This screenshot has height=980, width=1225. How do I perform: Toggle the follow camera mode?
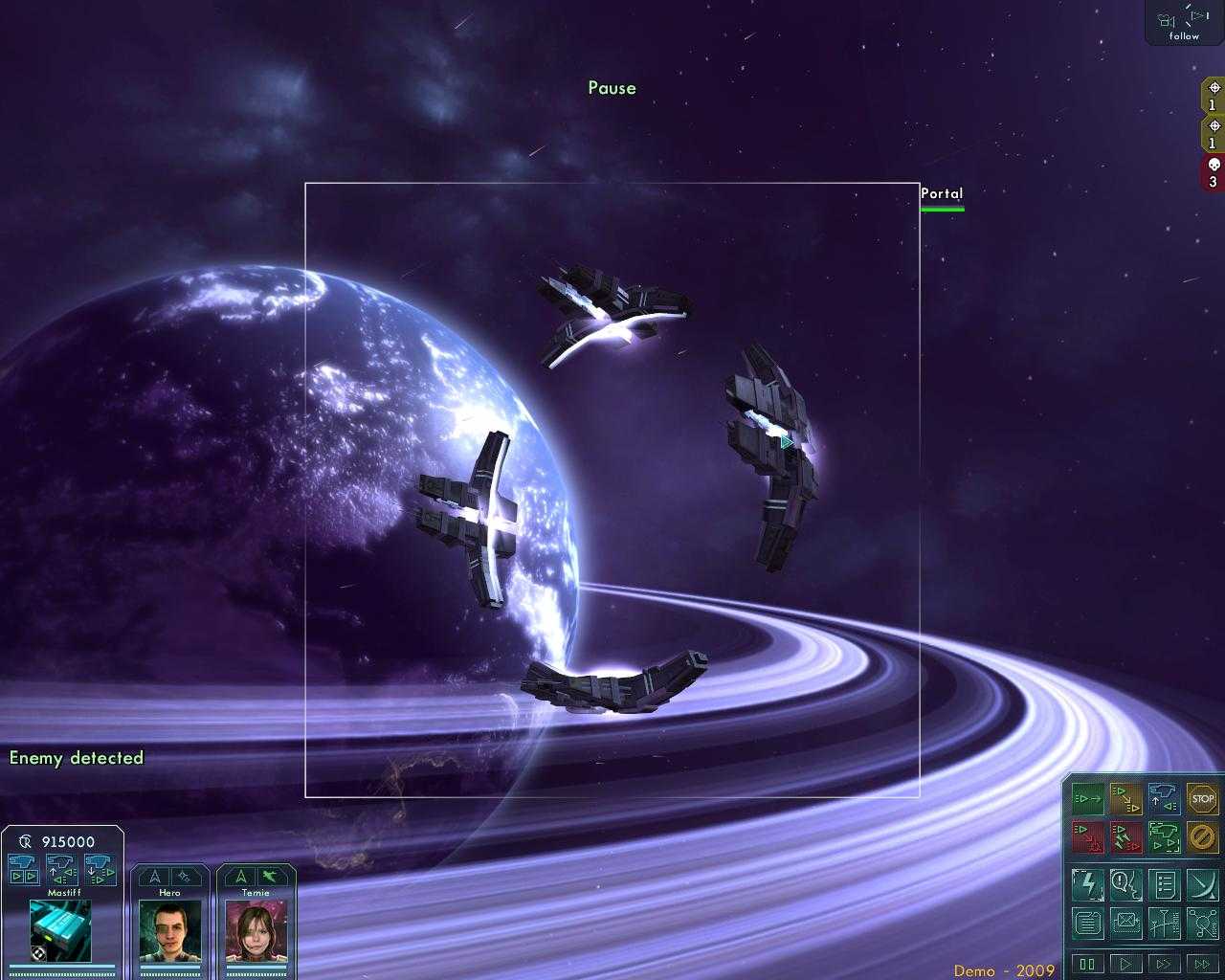click(x=1183, y=24)
